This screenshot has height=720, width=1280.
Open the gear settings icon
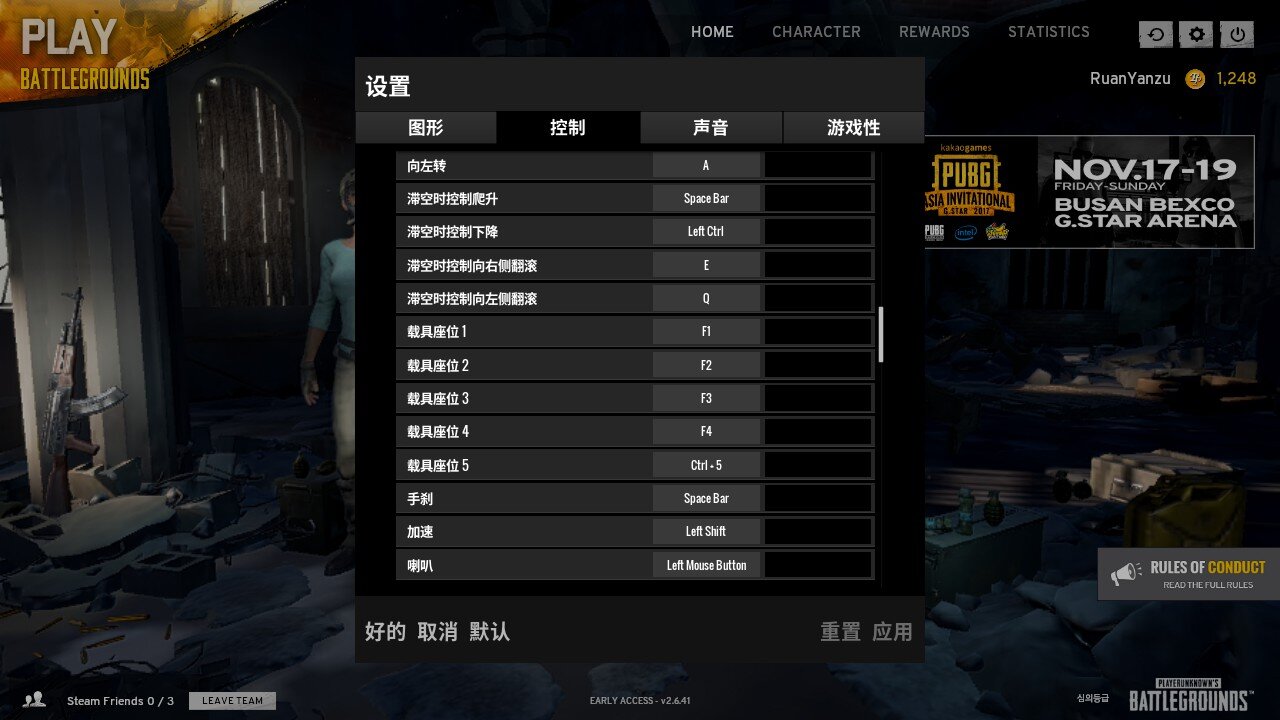click(1196, 34)
